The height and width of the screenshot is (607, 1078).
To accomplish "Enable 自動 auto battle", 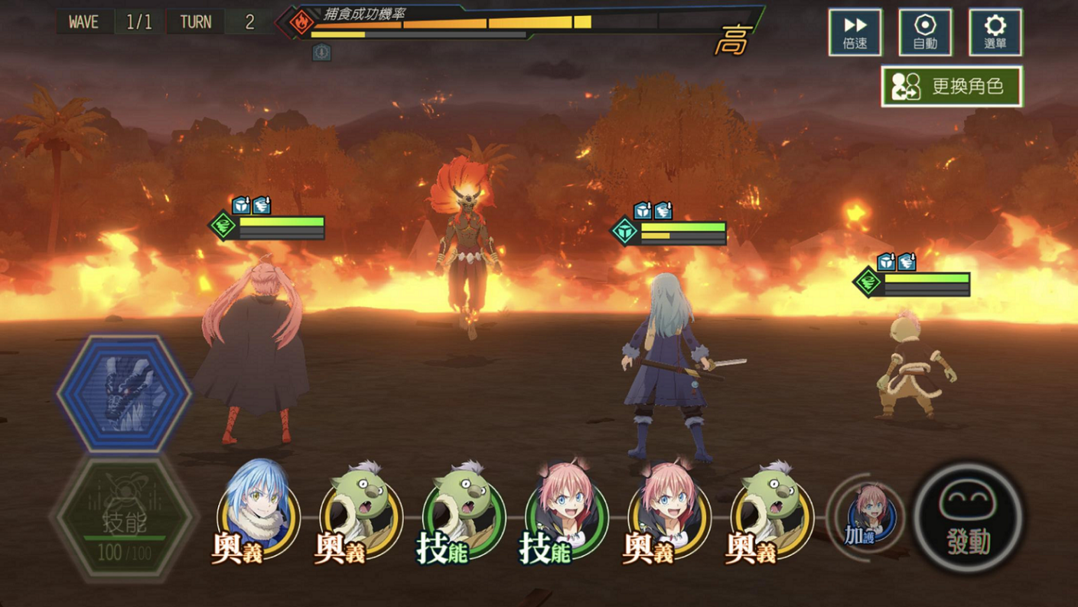I will 925,32.
